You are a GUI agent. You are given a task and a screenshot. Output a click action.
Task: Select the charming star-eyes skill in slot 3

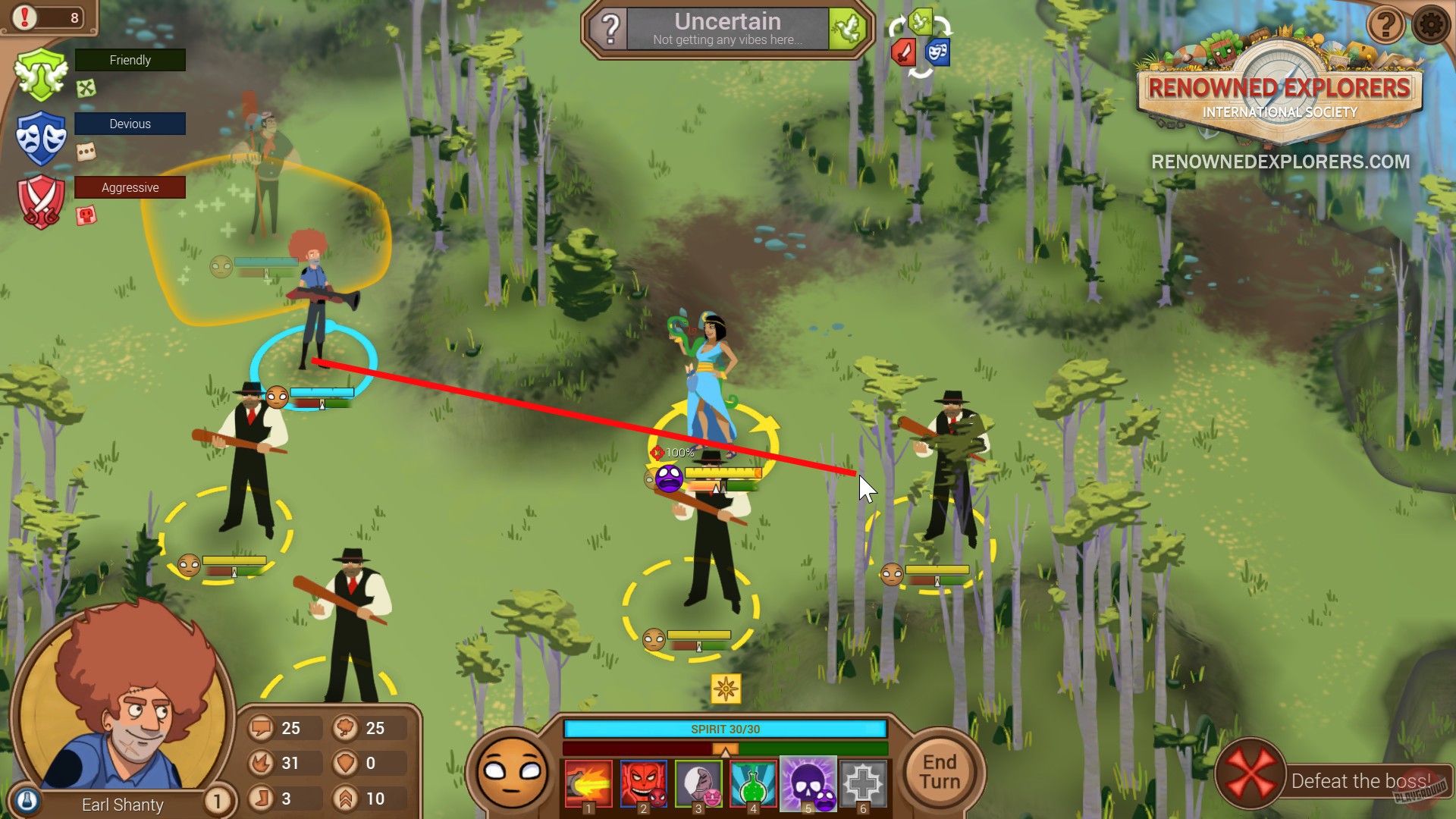click(698, 785)
